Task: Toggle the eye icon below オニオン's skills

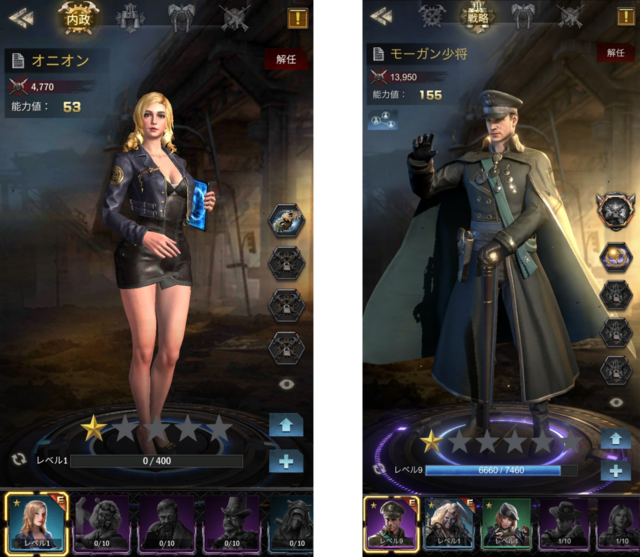Action: pos(287,383)
